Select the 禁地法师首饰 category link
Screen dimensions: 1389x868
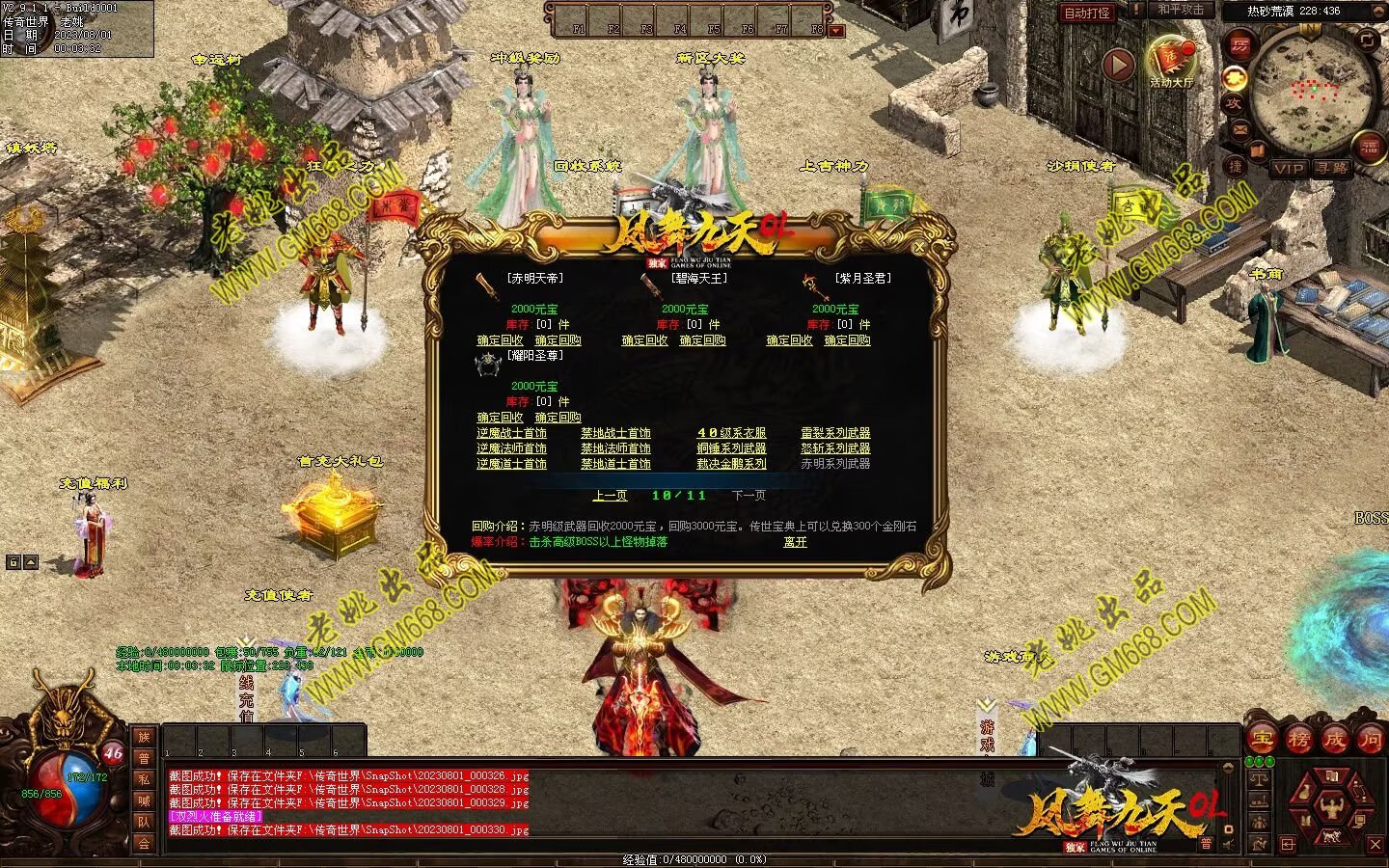tap(615, 448)
